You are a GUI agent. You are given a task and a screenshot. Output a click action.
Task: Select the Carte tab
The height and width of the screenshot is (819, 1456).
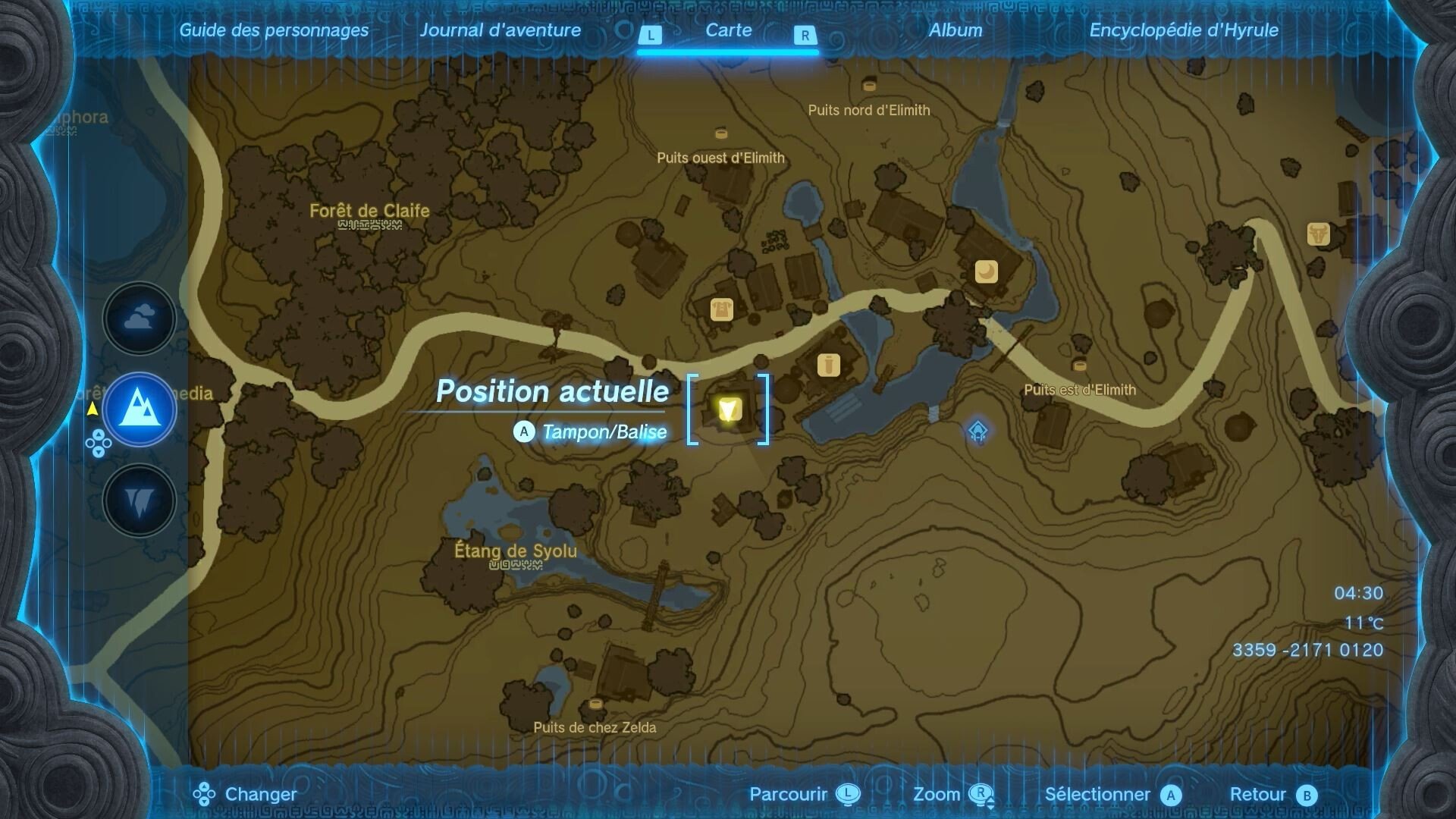coord(728,30)
